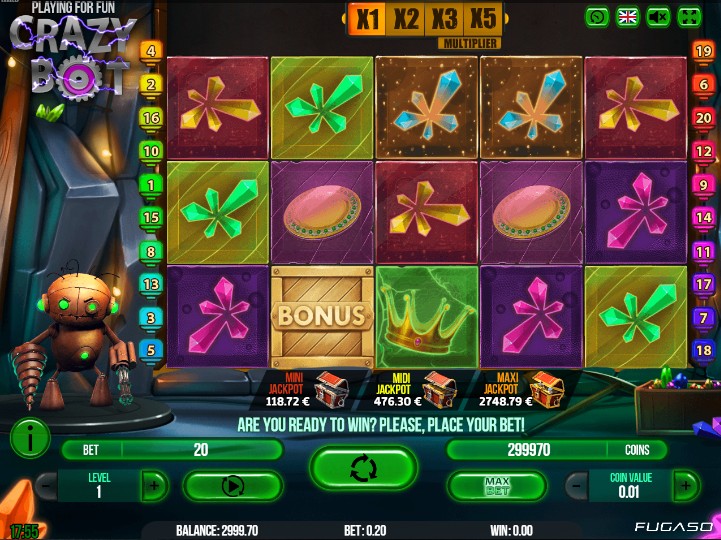The height and width of the screenshot is (540, 721).
Task: Select payline number 19 marker
Action: (x=703, y=51)
